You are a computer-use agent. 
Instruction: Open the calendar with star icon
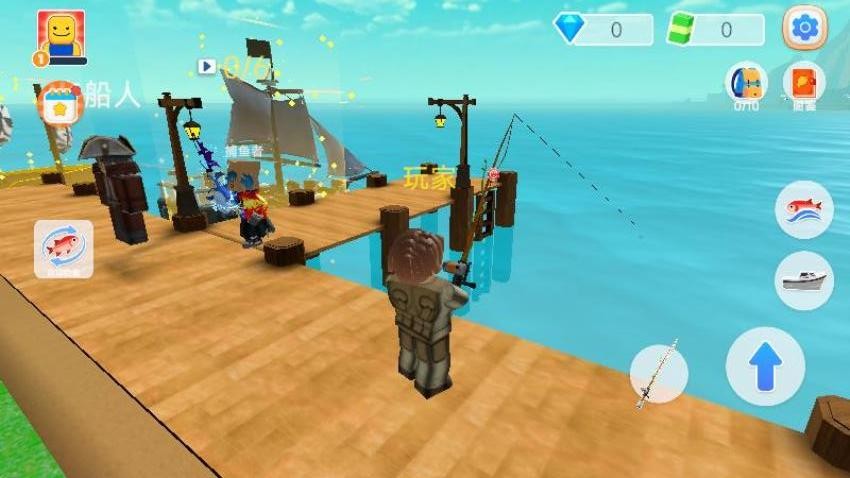[x=60, y=105]
